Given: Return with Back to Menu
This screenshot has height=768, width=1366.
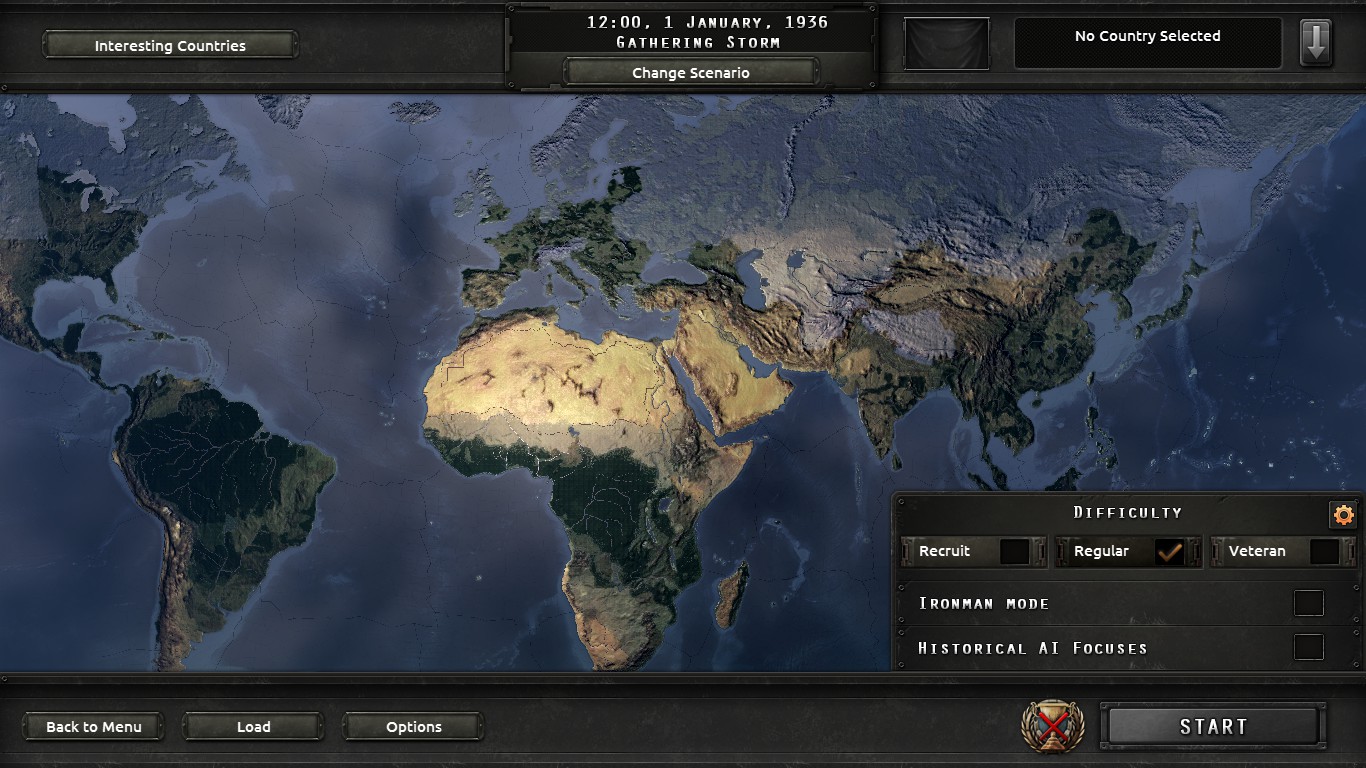Looking at the screenshot, I should click(92, 726).
